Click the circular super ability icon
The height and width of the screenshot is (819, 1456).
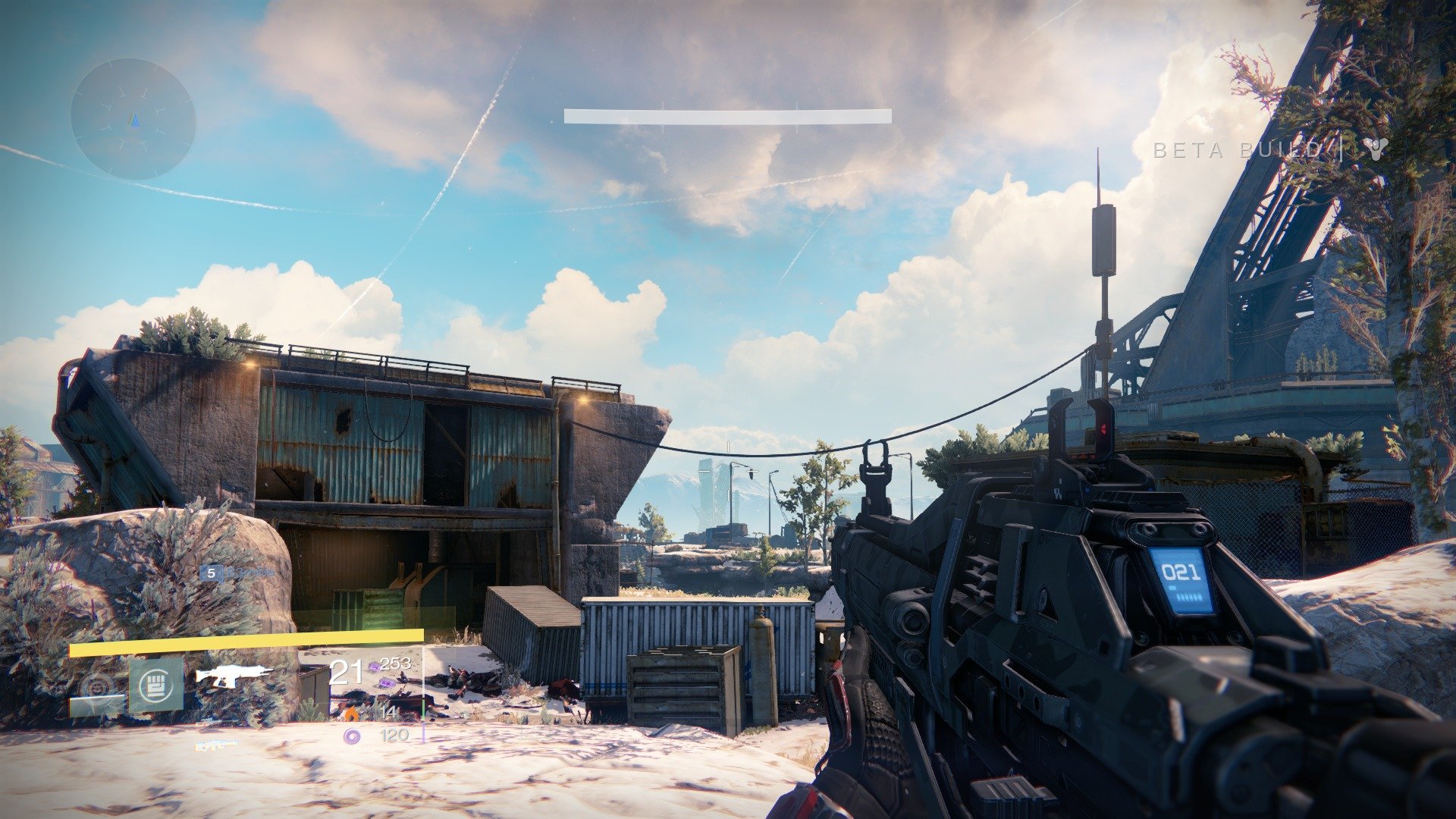point(96,686)
